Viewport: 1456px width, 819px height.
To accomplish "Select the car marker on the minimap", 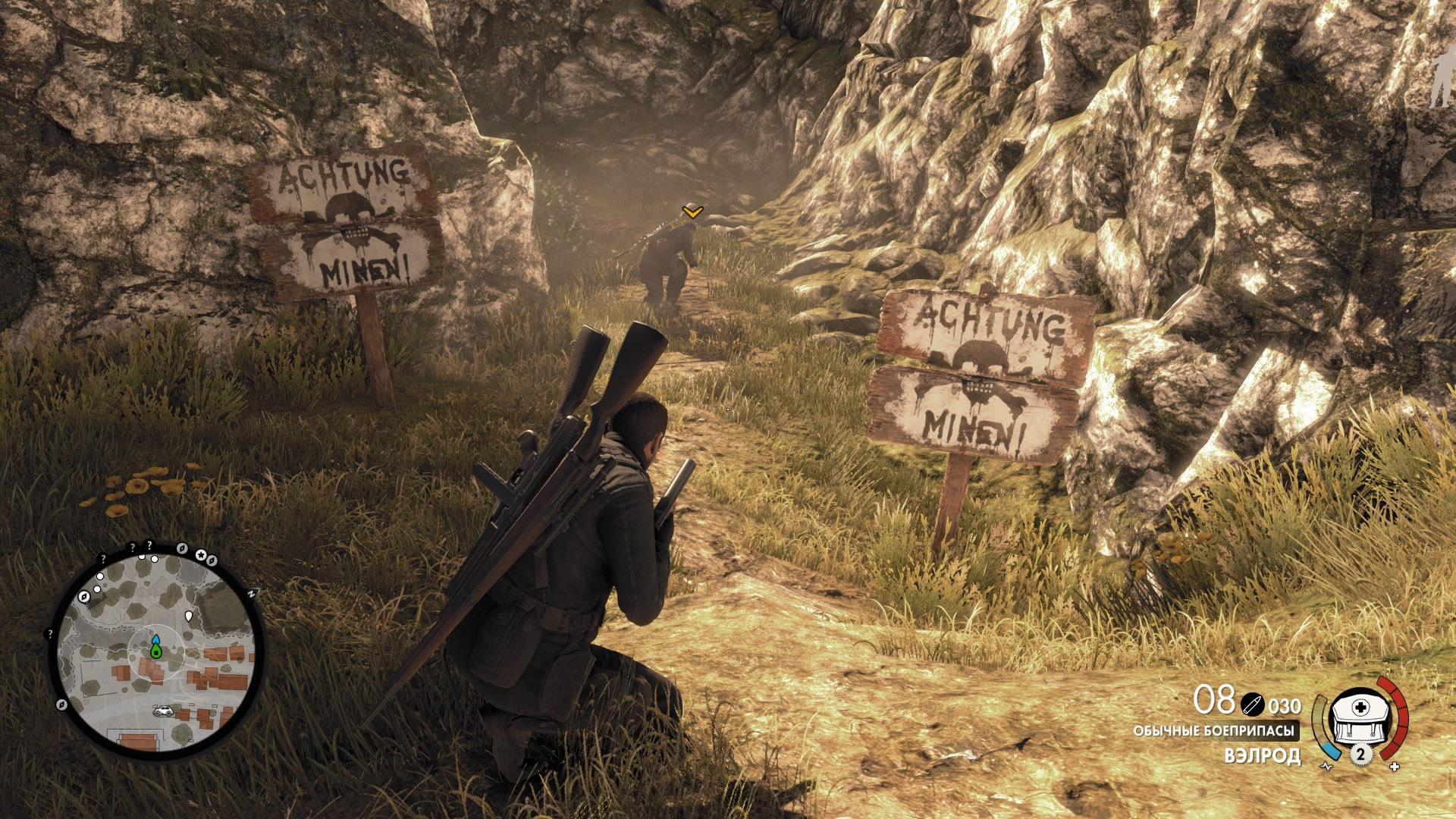I will (x=162, y=711).
